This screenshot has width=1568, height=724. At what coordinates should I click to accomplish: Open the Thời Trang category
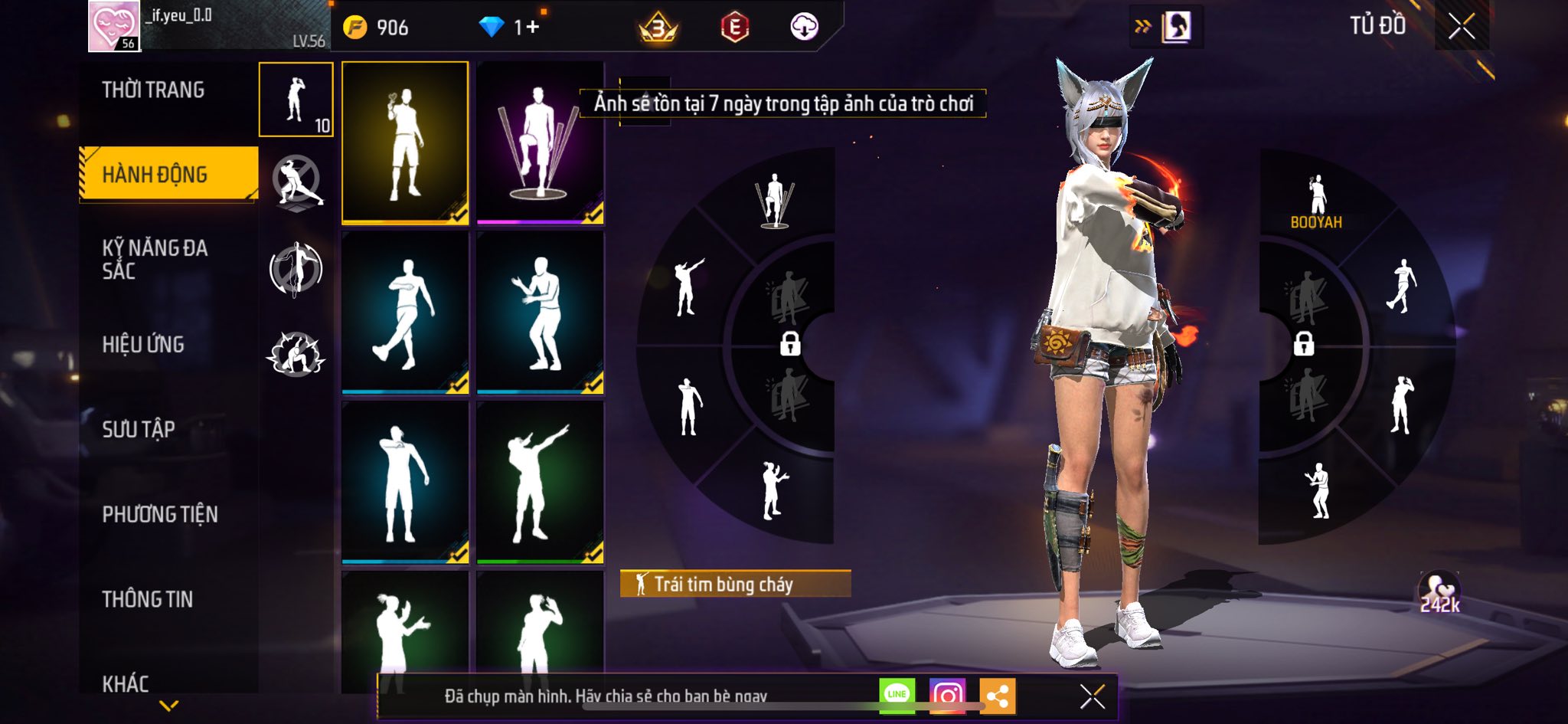point(153,90)
